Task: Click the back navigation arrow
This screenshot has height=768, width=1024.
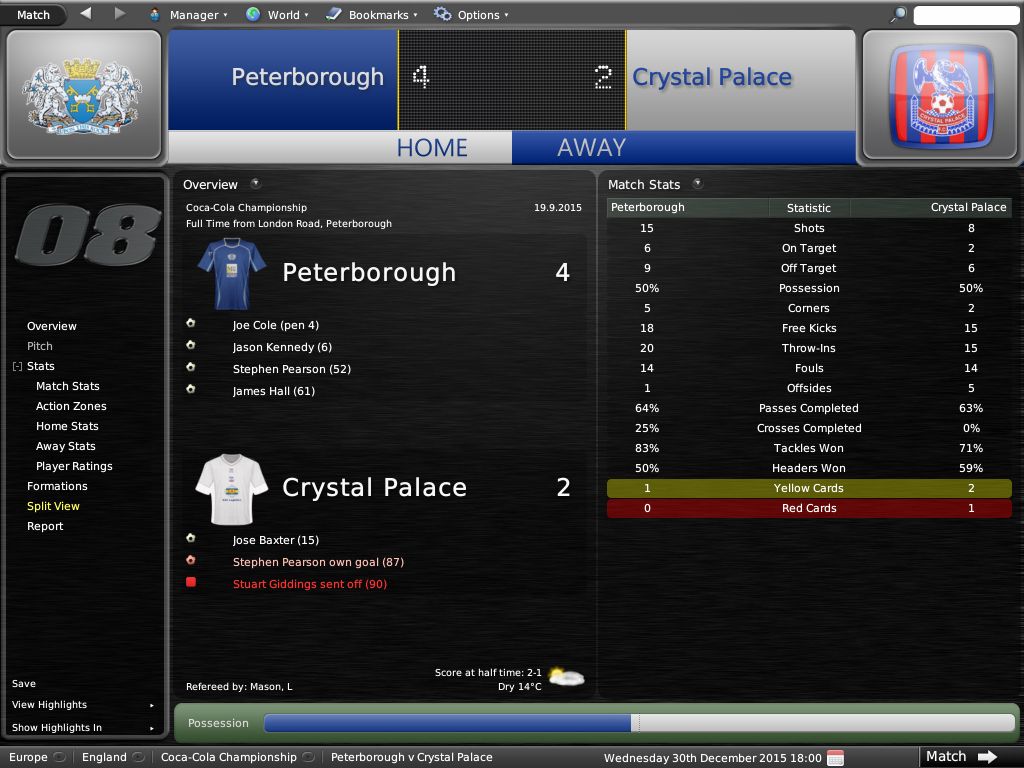Action: [x=85, y=14]
